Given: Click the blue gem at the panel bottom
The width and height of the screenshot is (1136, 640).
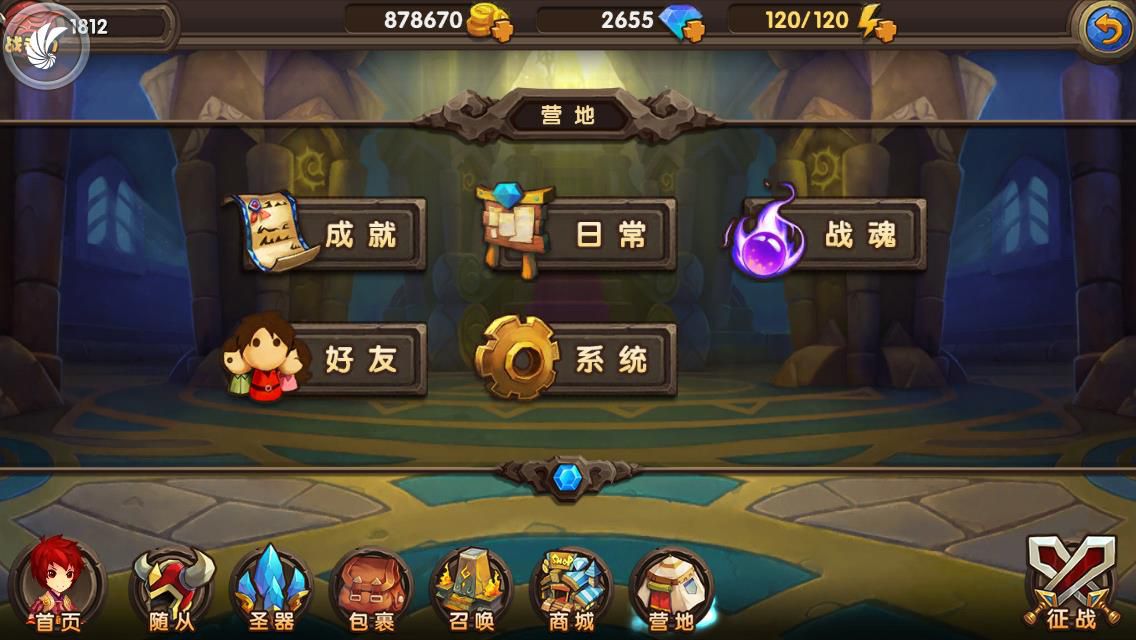Looking at the screenshot, I should pyautogui.click(x=567, y=477).
